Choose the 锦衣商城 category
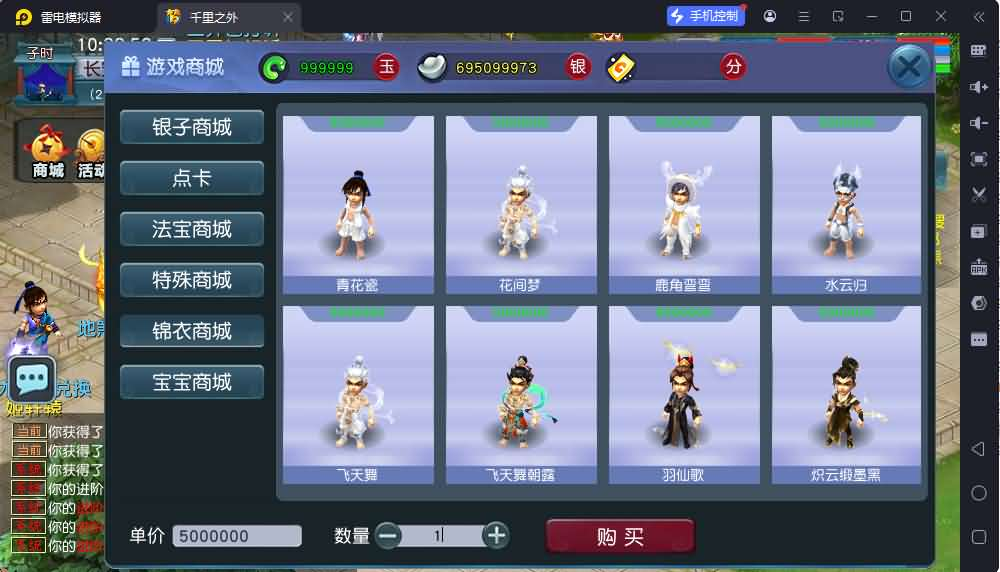The image size is (1000, 572). [x=192, y=331]
